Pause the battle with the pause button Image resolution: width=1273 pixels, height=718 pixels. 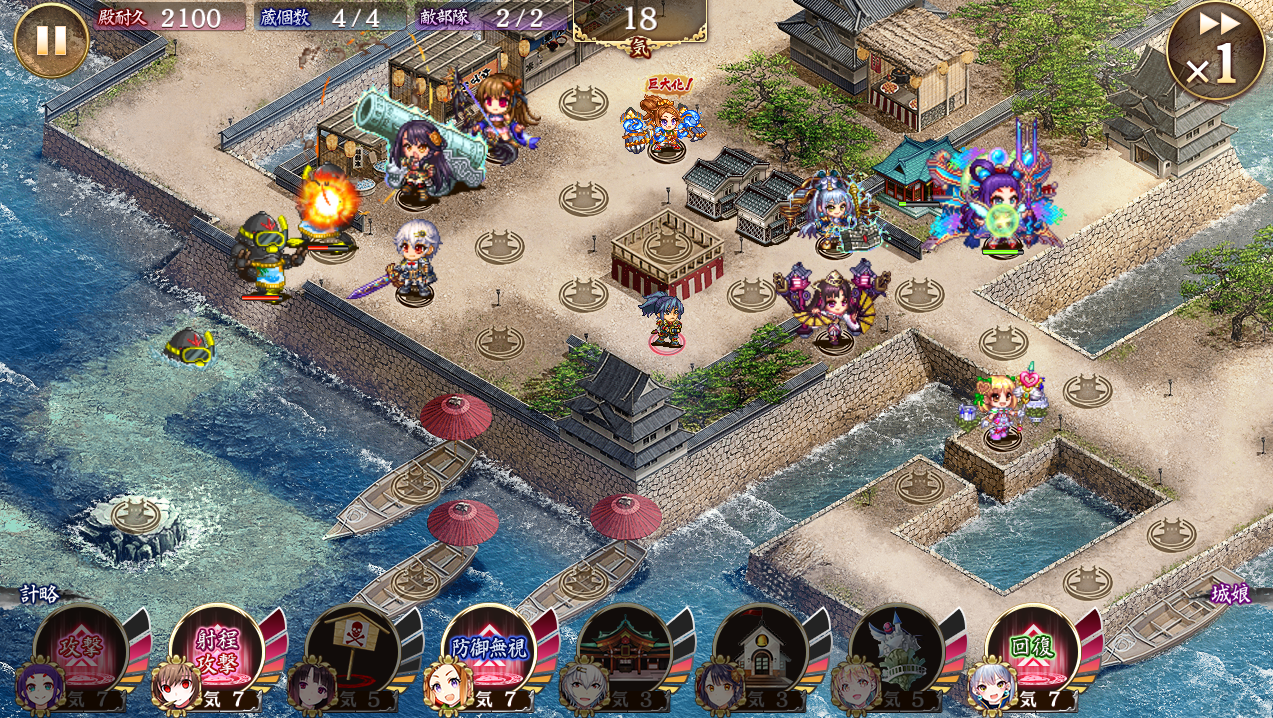click(x=51, y=40)
